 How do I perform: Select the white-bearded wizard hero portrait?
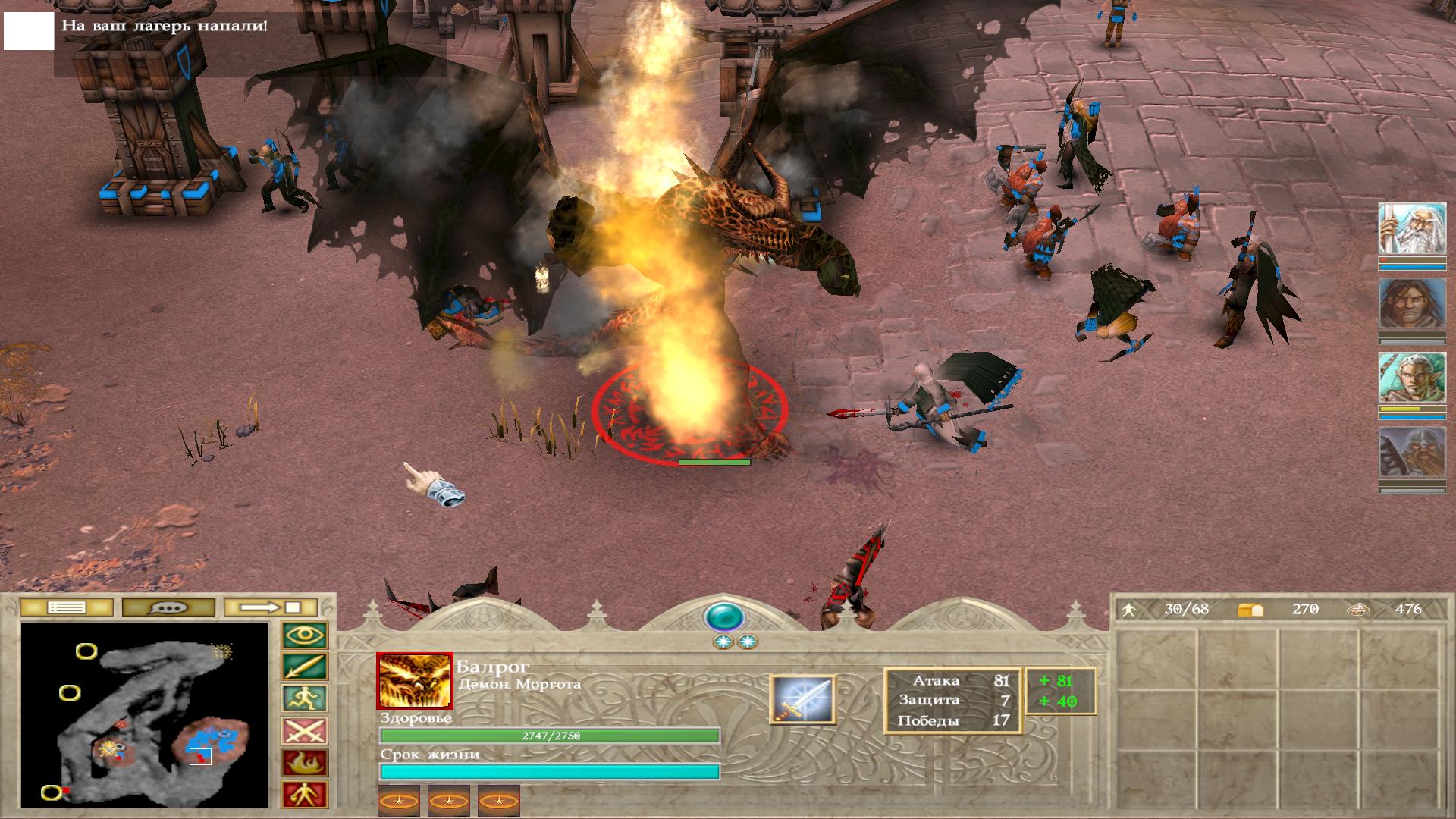point(1412,229)
